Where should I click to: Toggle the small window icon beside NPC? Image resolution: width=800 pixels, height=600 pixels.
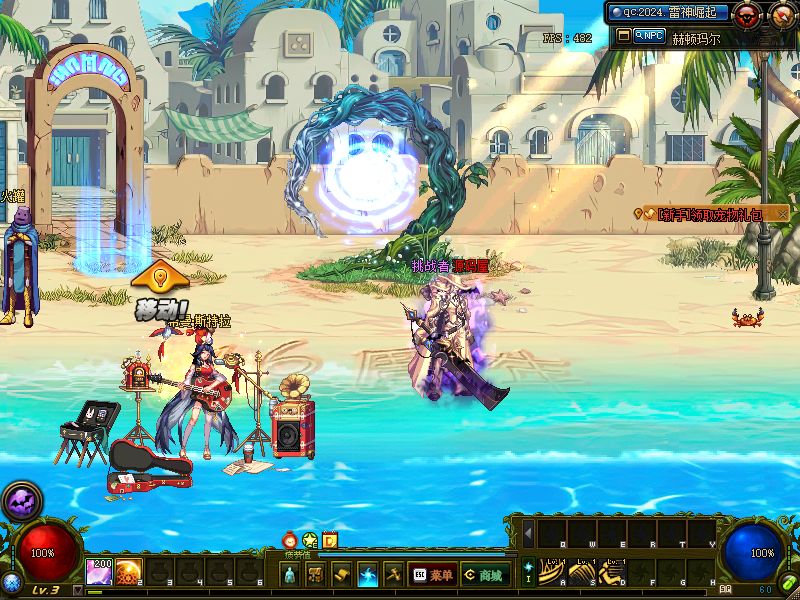(x=623, y=35)
